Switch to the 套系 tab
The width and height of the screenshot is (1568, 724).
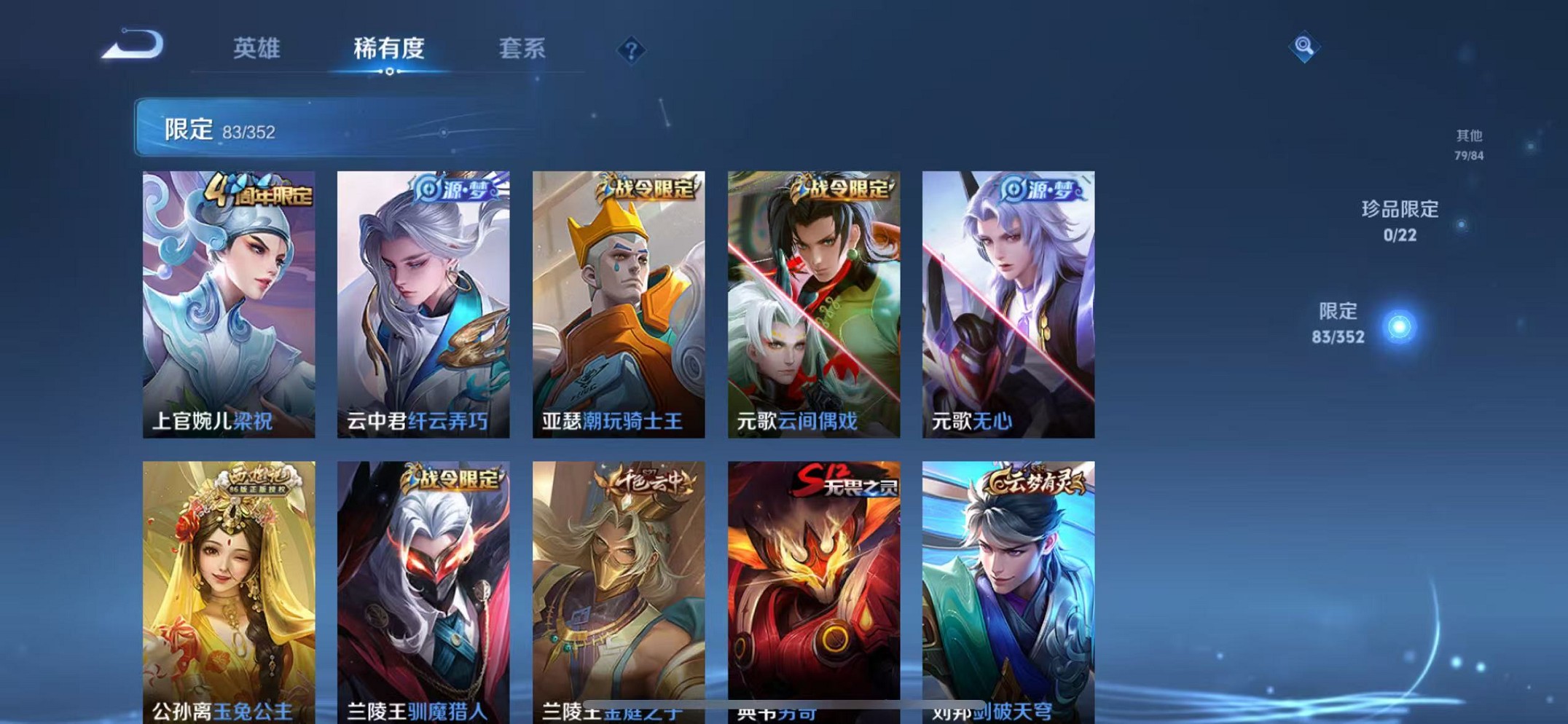click(522, 50)
